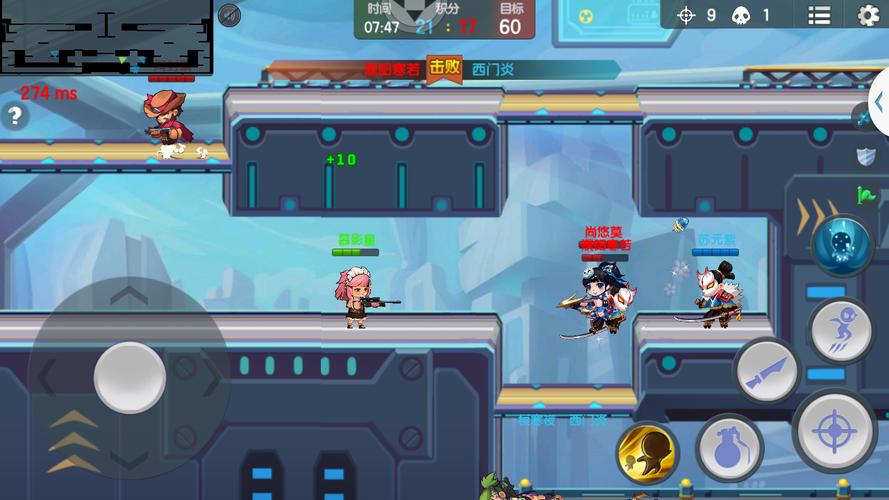
Task: Select the shield icon on right edge
Action: point(866,156)
